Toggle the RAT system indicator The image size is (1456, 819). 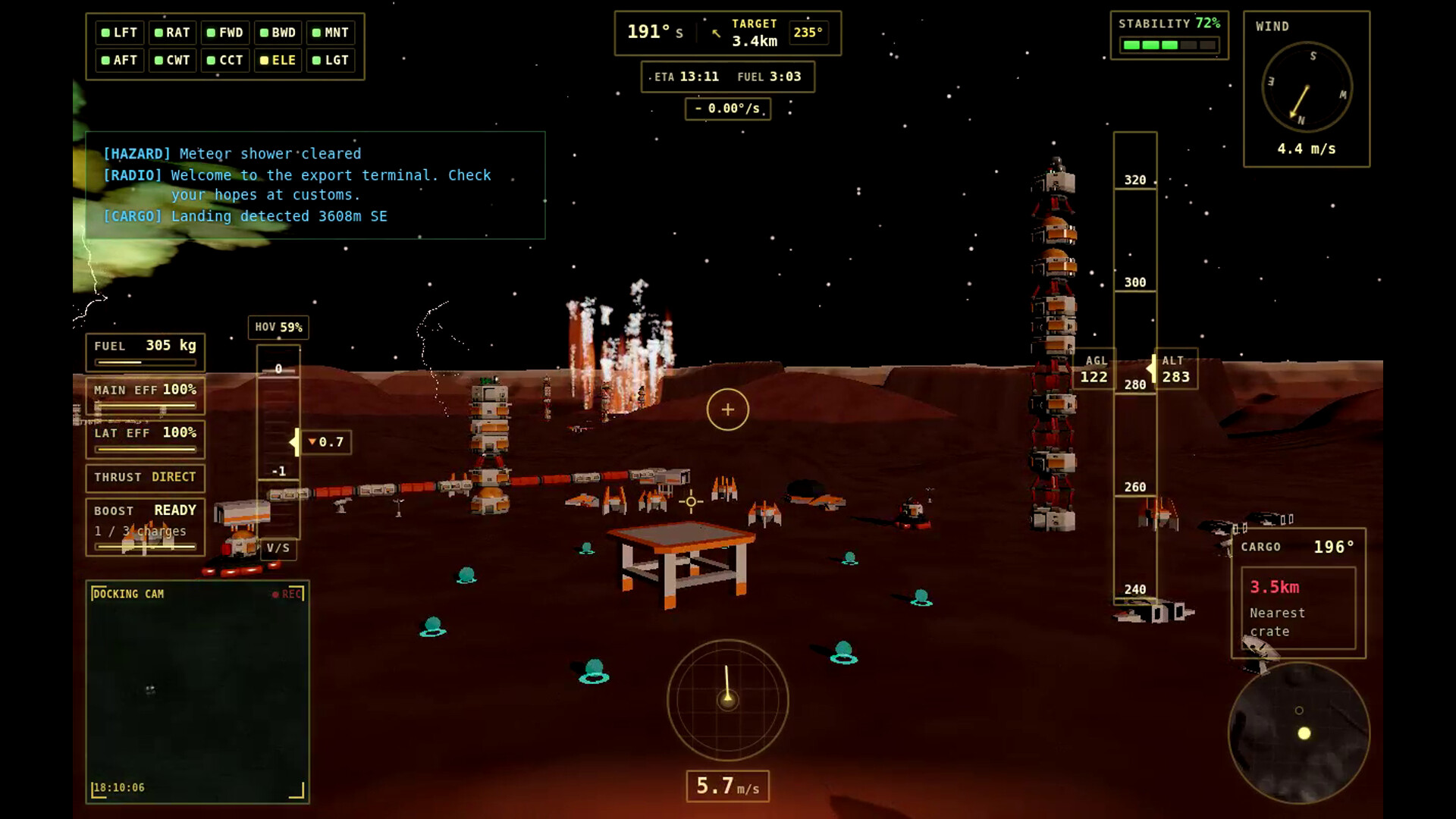[x=172, y=33]
